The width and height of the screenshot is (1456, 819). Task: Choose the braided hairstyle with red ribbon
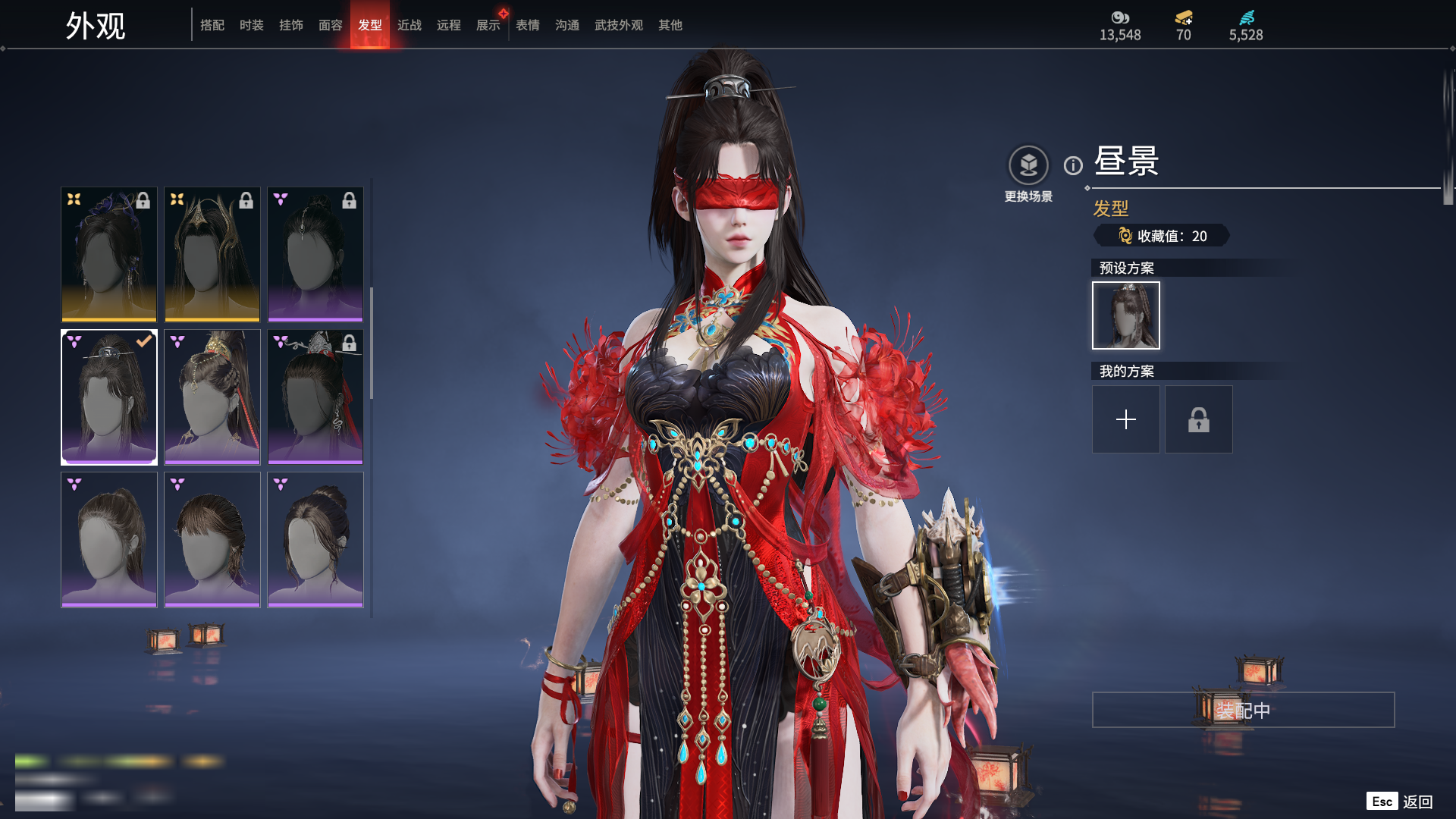pyautogui.click(x=212, y=397)
